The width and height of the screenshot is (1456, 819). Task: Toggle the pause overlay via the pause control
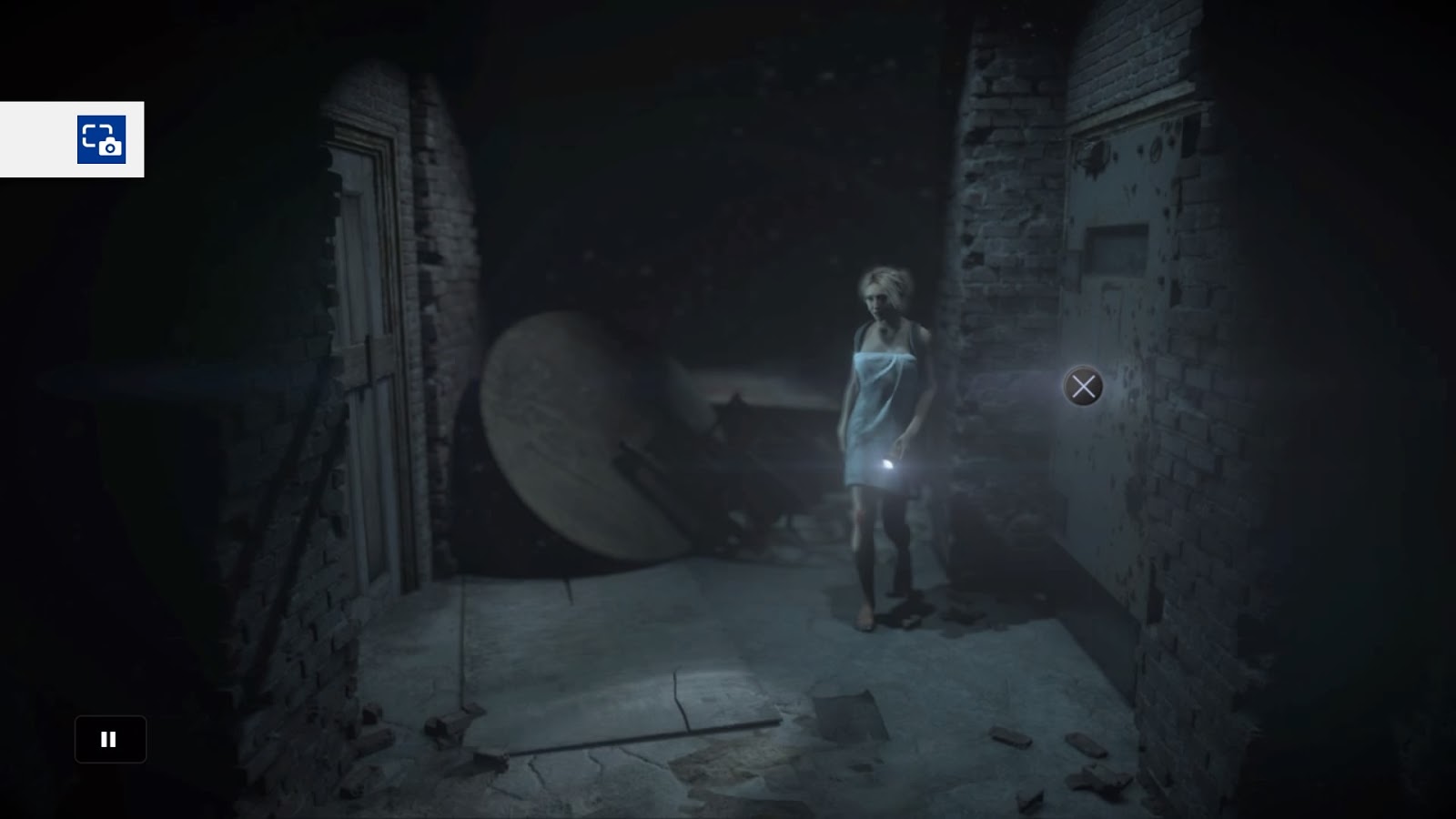109,739
